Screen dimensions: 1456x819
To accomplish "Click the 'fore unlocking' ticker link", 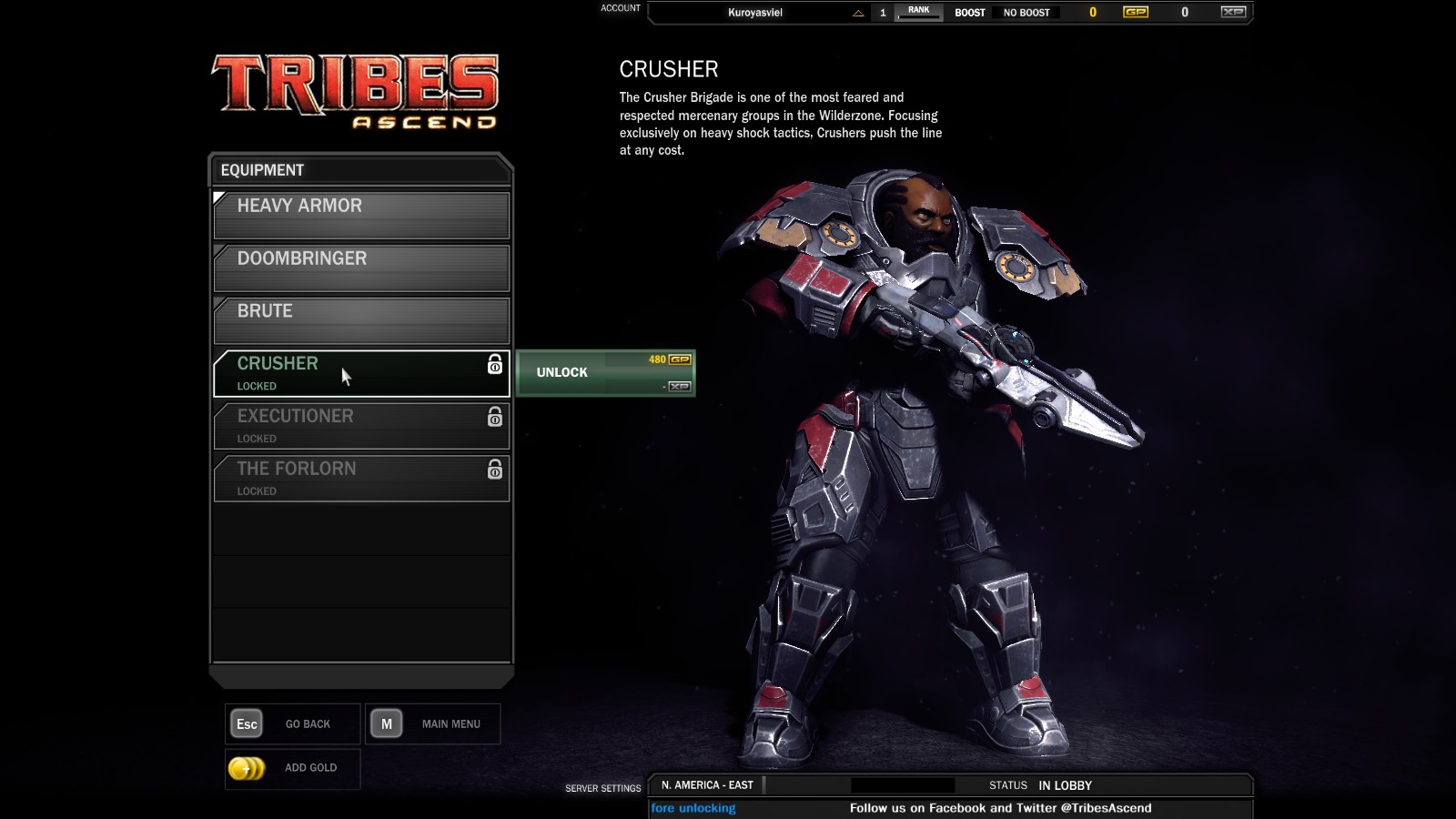I will coord(693,807).
